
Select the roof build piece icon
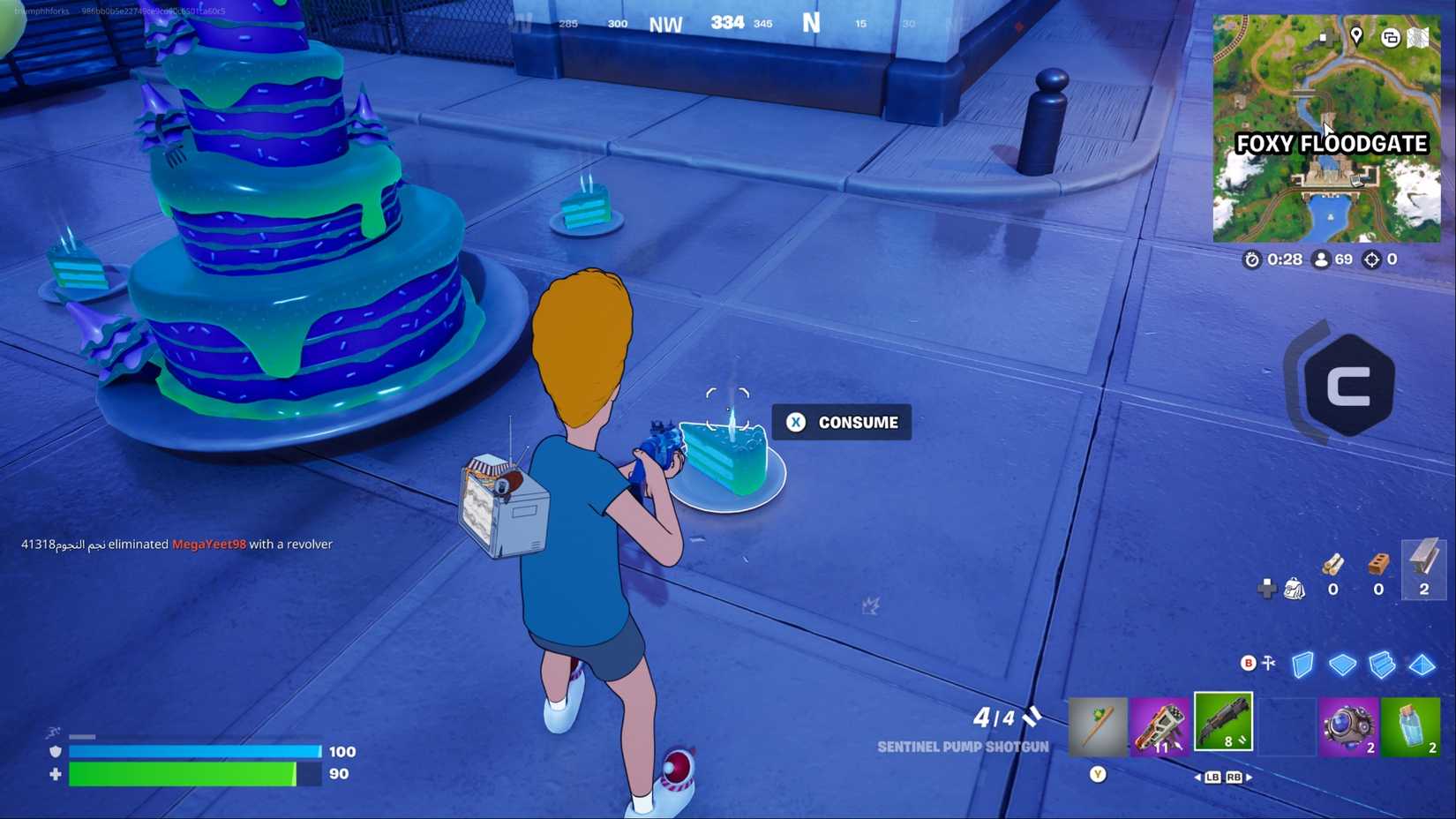[x=1422, y=665]
